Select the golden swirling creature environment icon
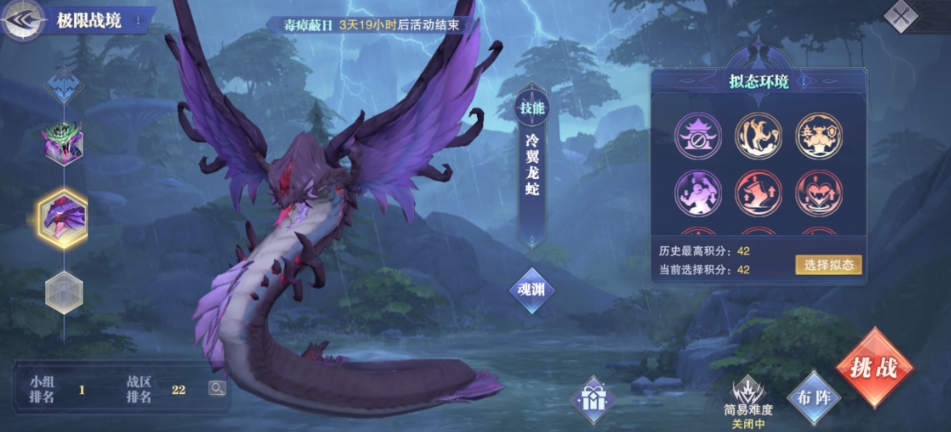This screenshot has width=951, height=432. 759,135
